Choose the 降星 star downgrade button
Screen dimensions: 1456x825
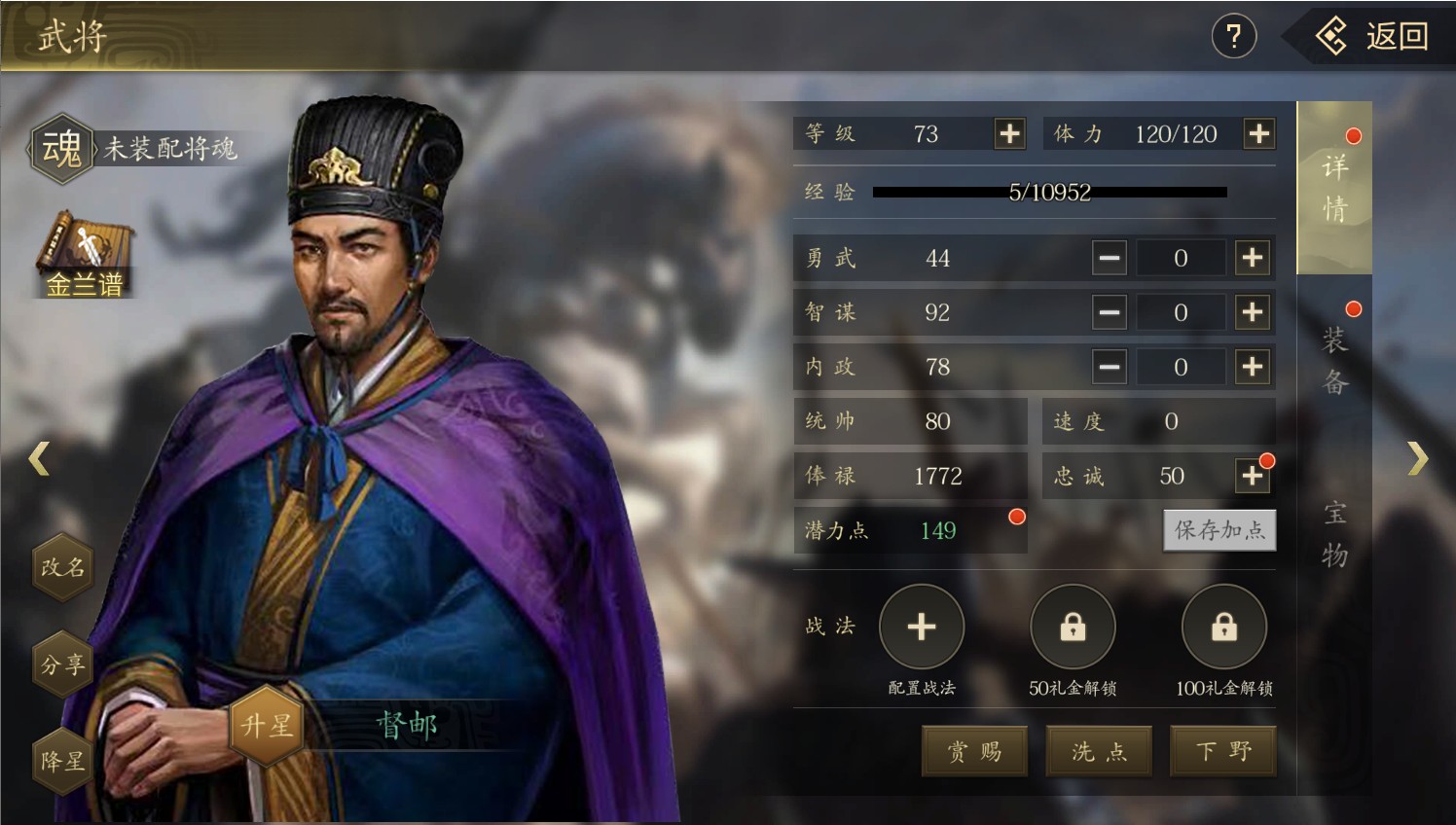63,761
